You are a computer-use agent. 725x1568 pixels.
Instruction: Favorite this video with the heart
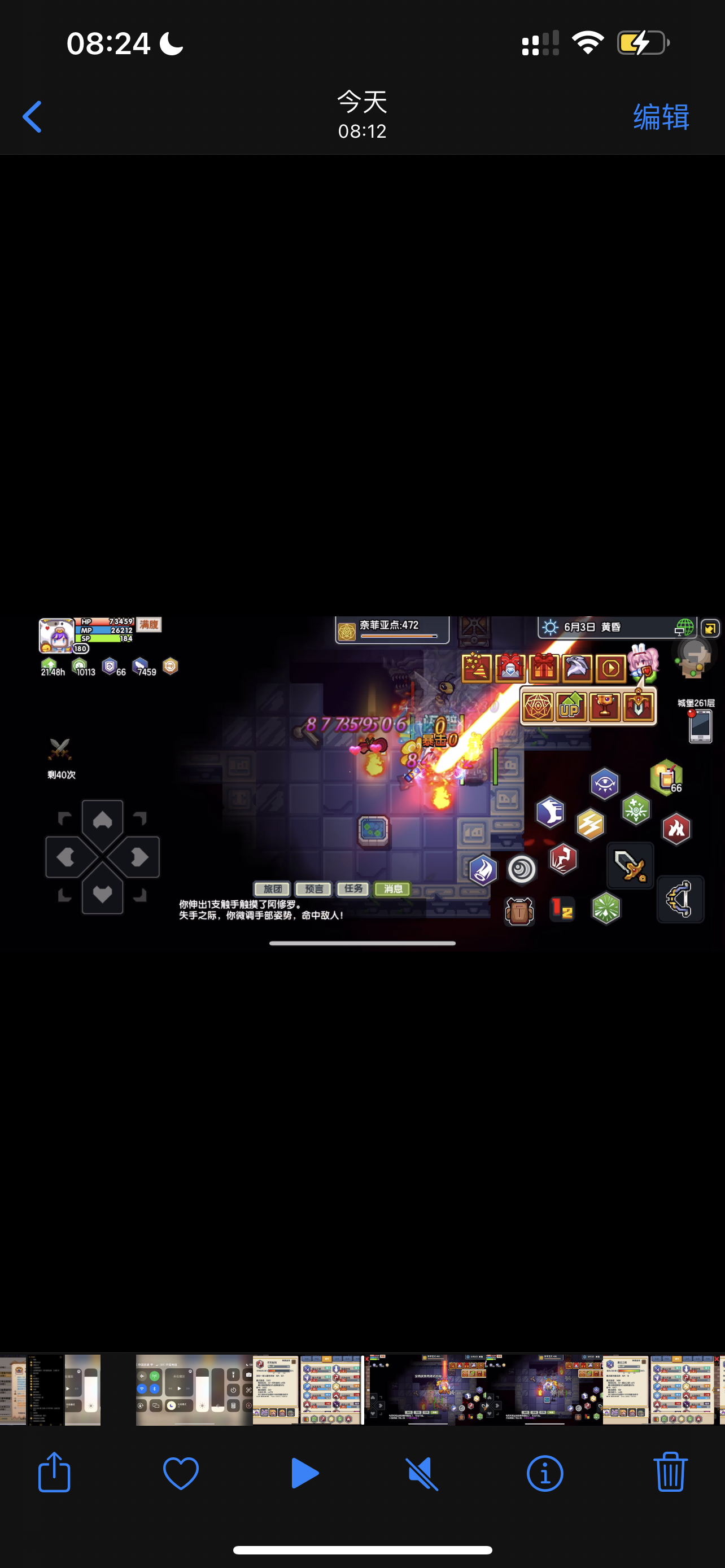click(180, 1473)
